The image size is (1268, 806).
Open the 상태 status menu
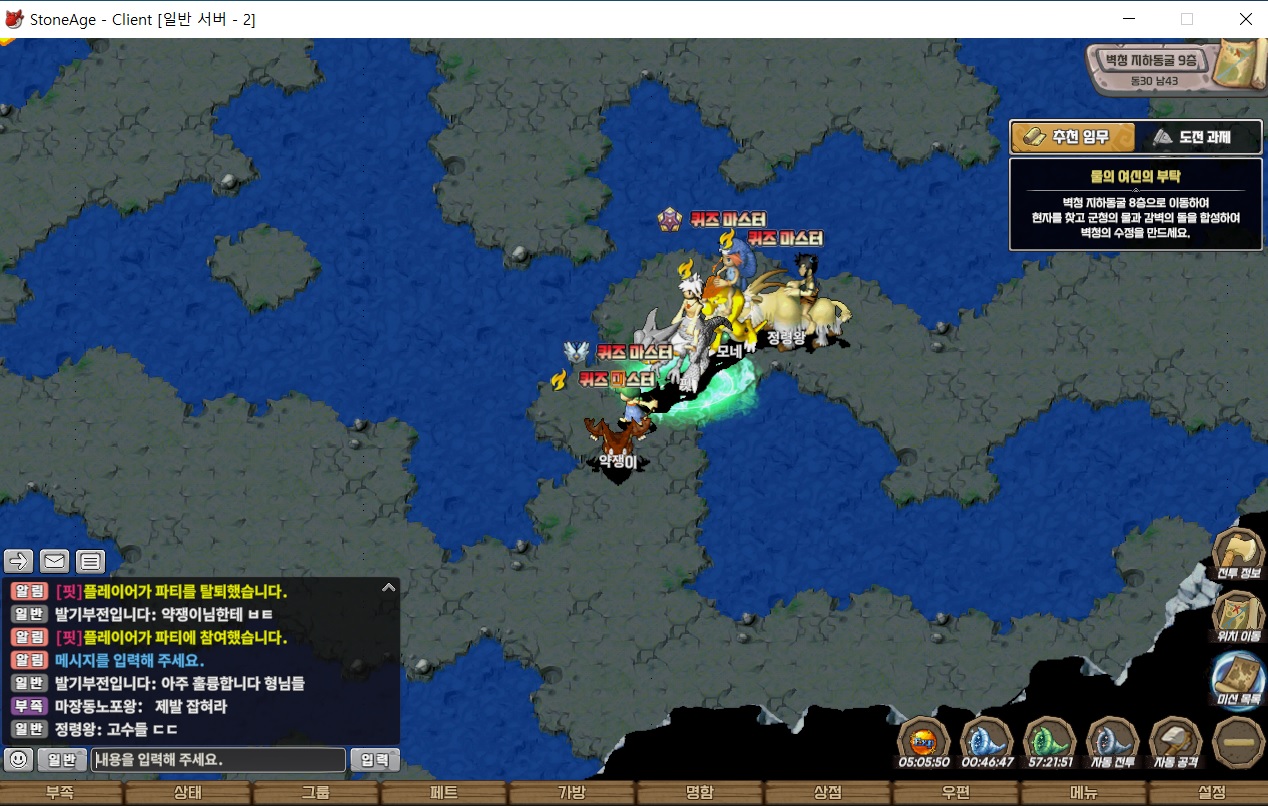tap(188, 793)
